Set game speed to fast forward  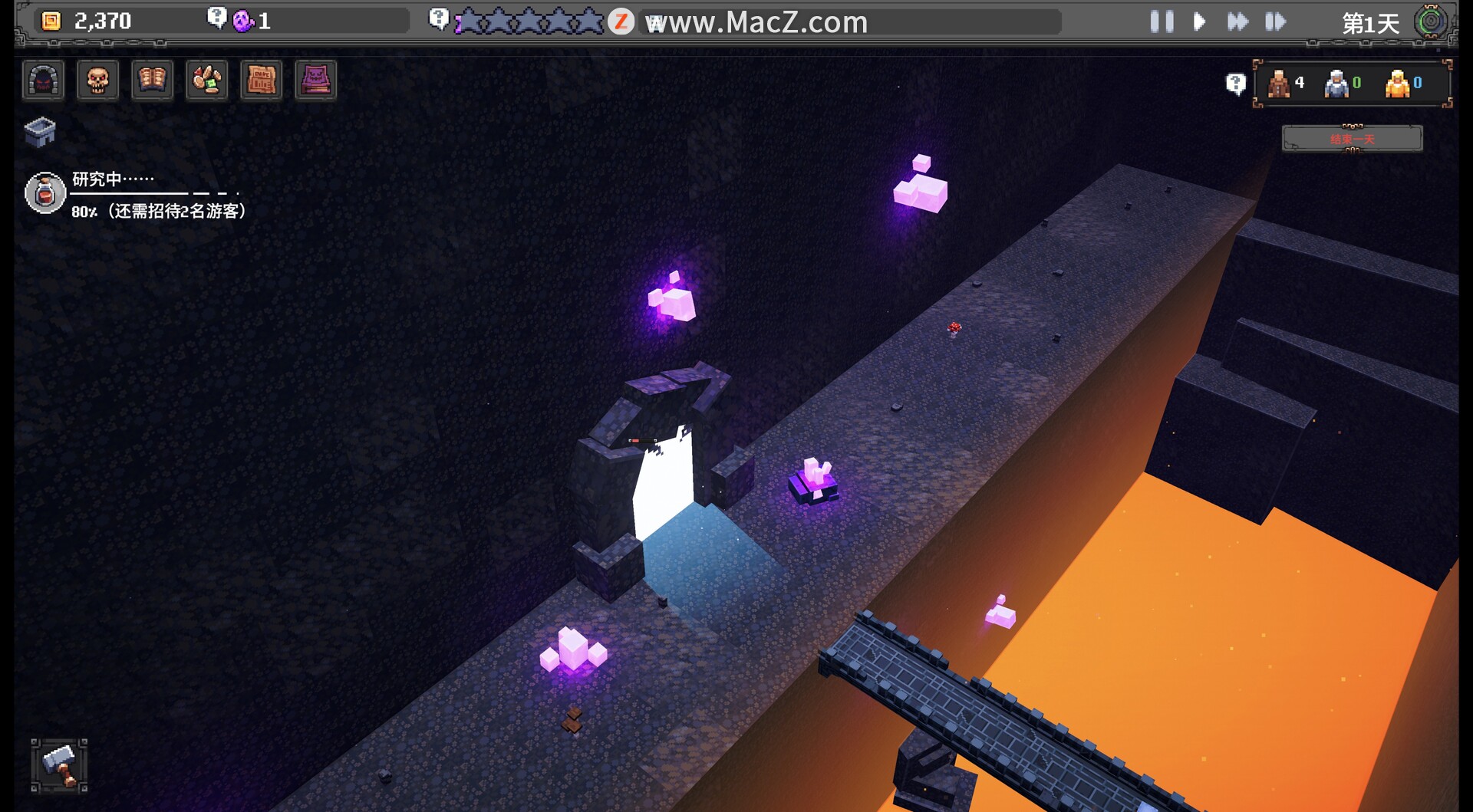(1237, 21)
